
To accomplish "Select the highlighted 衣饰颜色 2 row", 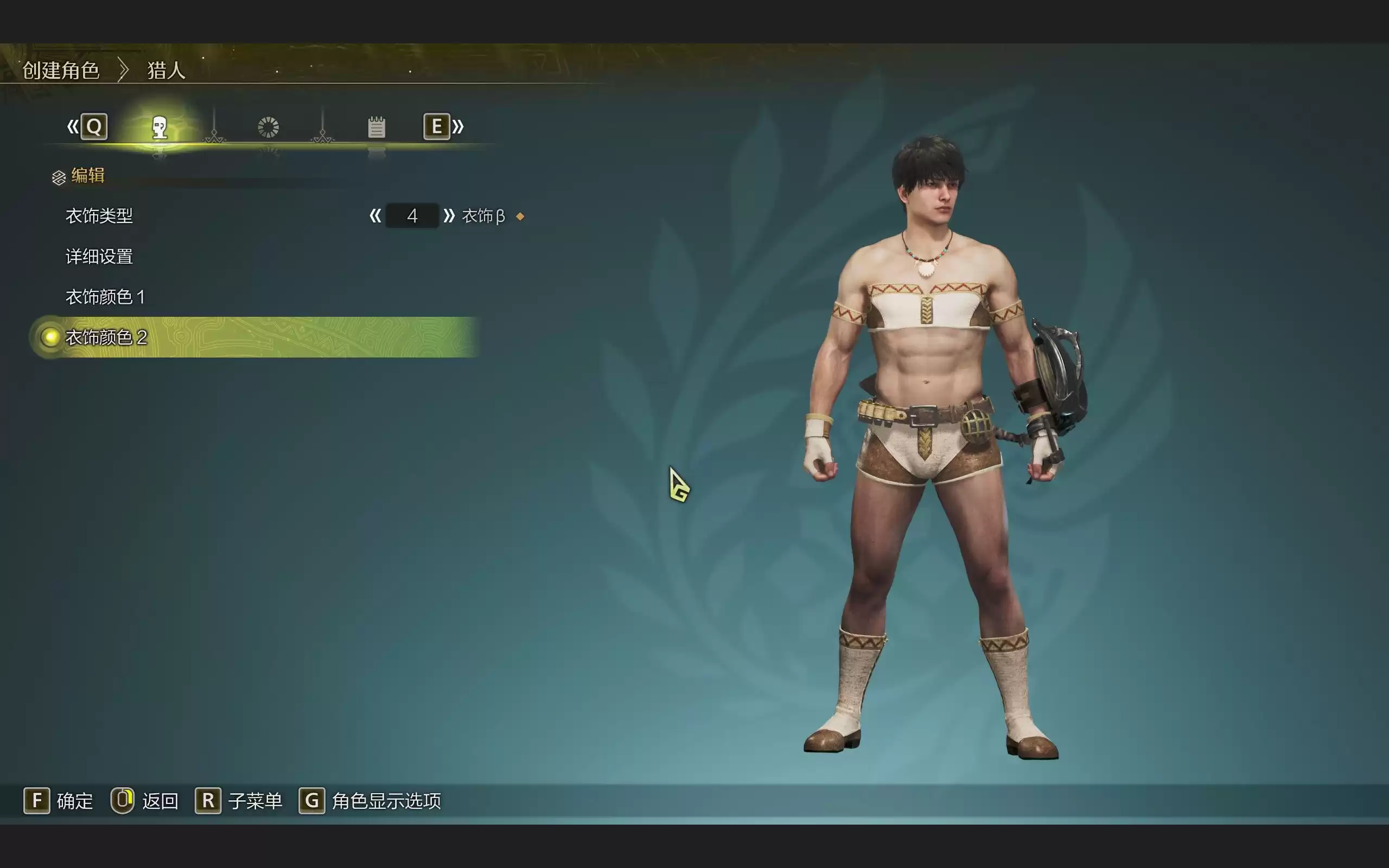I will click(x=106, y=337).
